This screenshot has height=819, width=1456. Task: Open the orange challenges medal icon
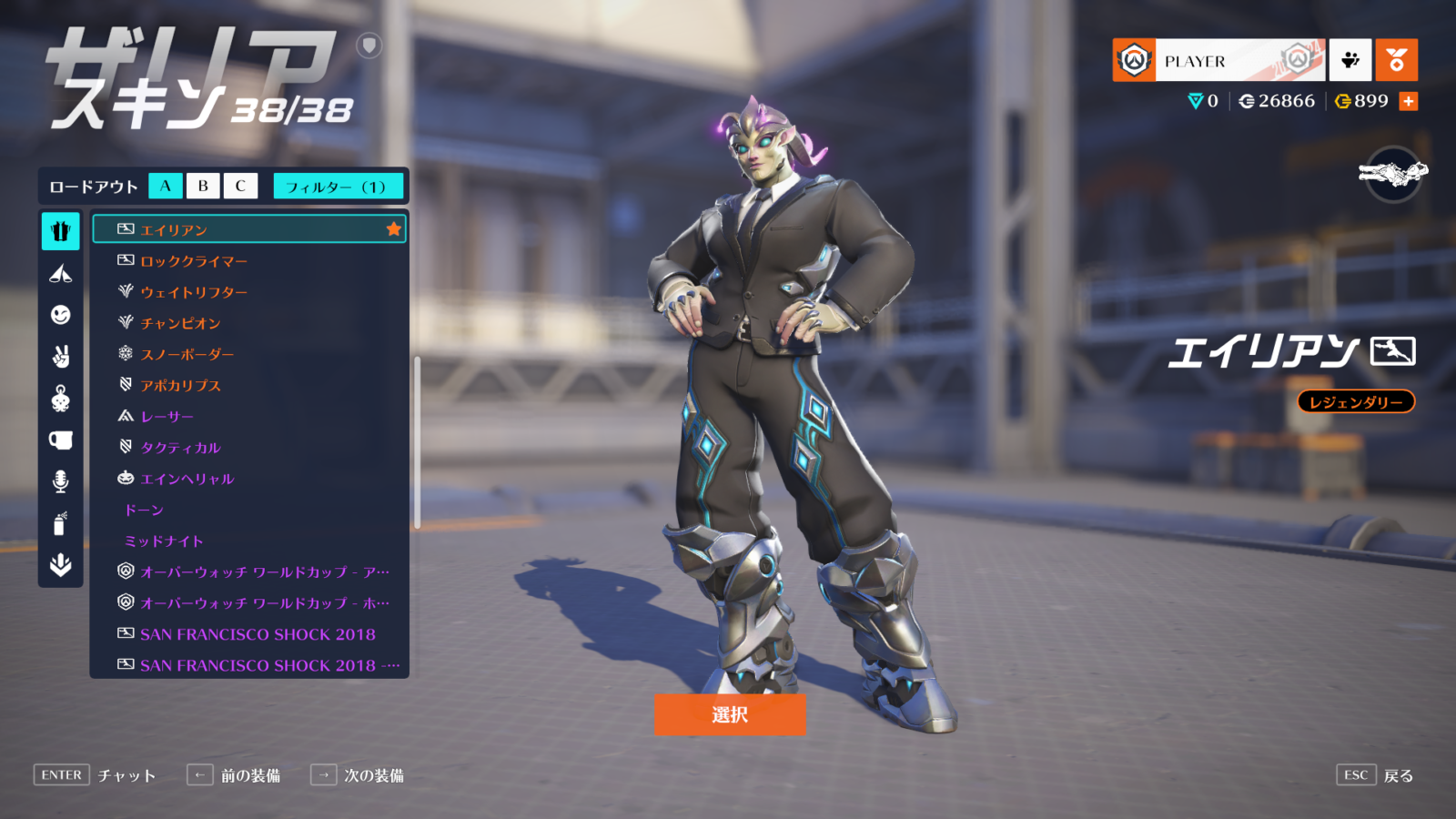pos(1397,59)
